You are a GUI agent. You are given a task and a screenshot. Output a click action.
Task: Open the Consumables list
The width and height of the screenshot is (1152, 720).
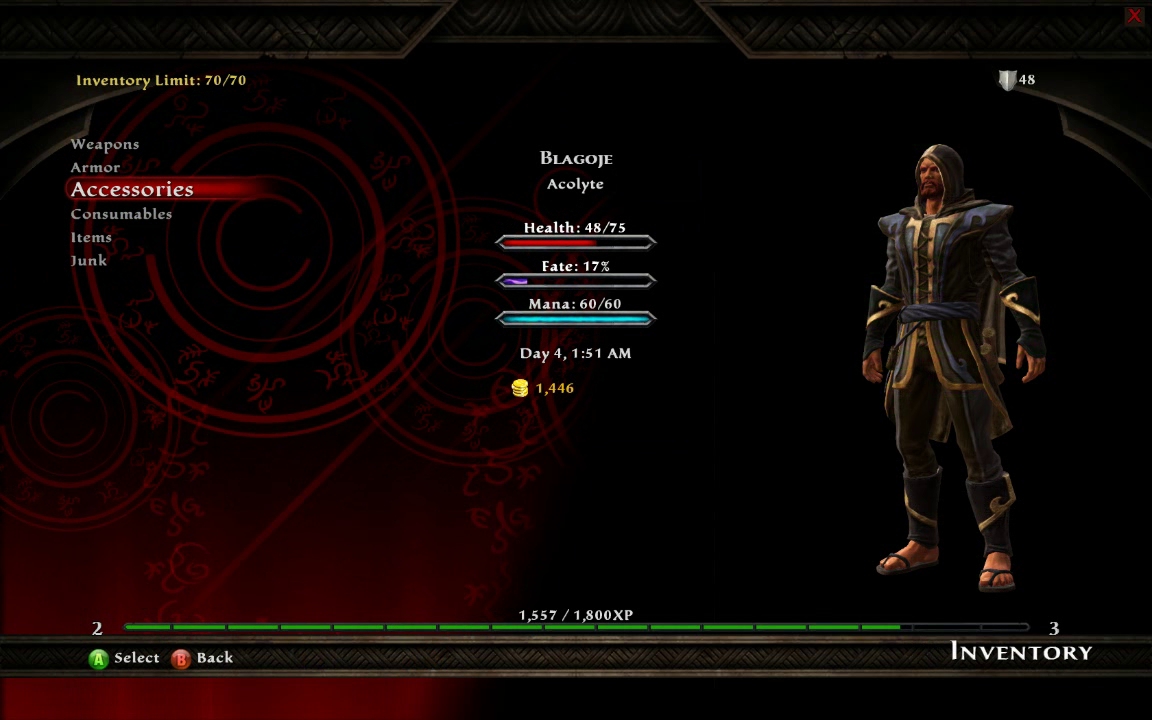[x=121, y=214]
